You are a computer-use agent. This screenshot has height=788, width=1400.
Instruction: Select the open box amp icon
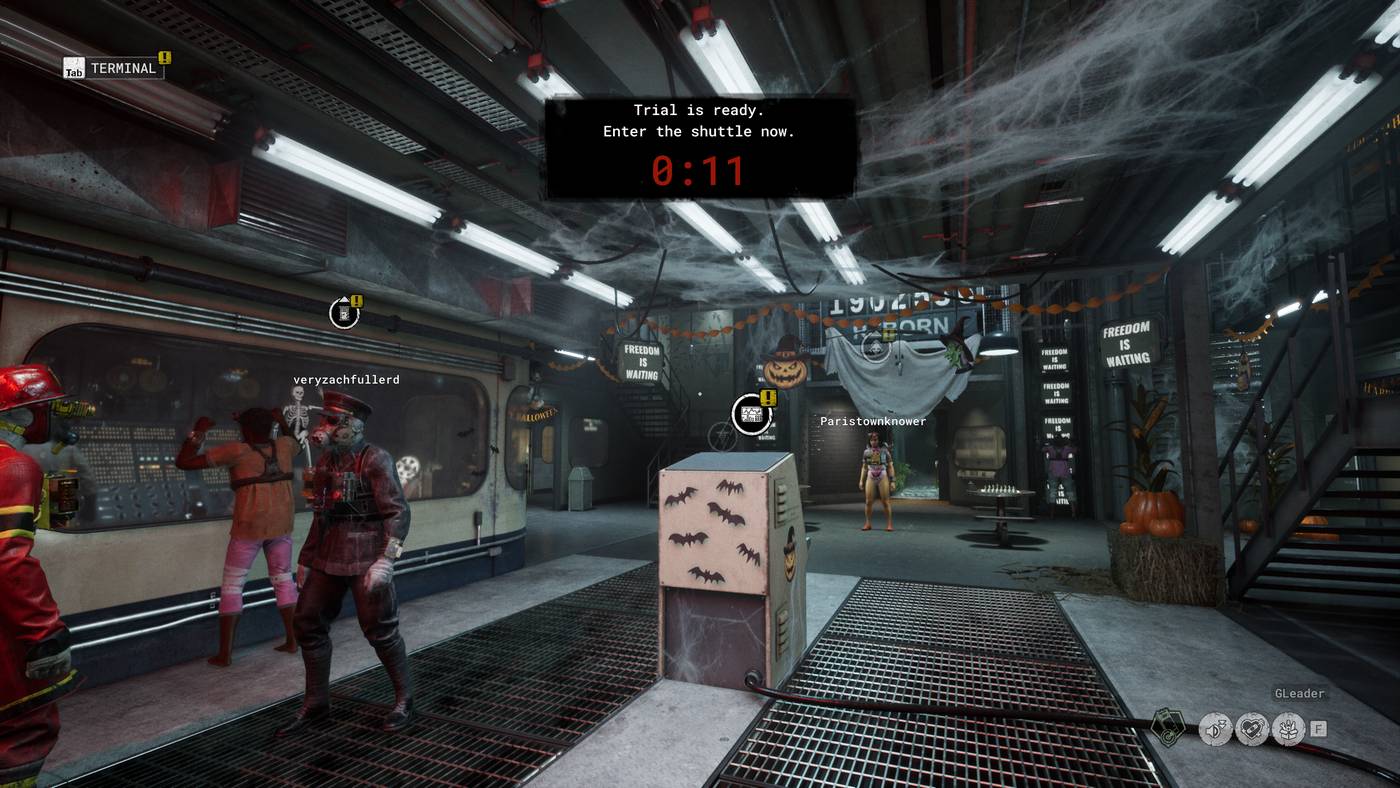click(x=1287, y=729)
